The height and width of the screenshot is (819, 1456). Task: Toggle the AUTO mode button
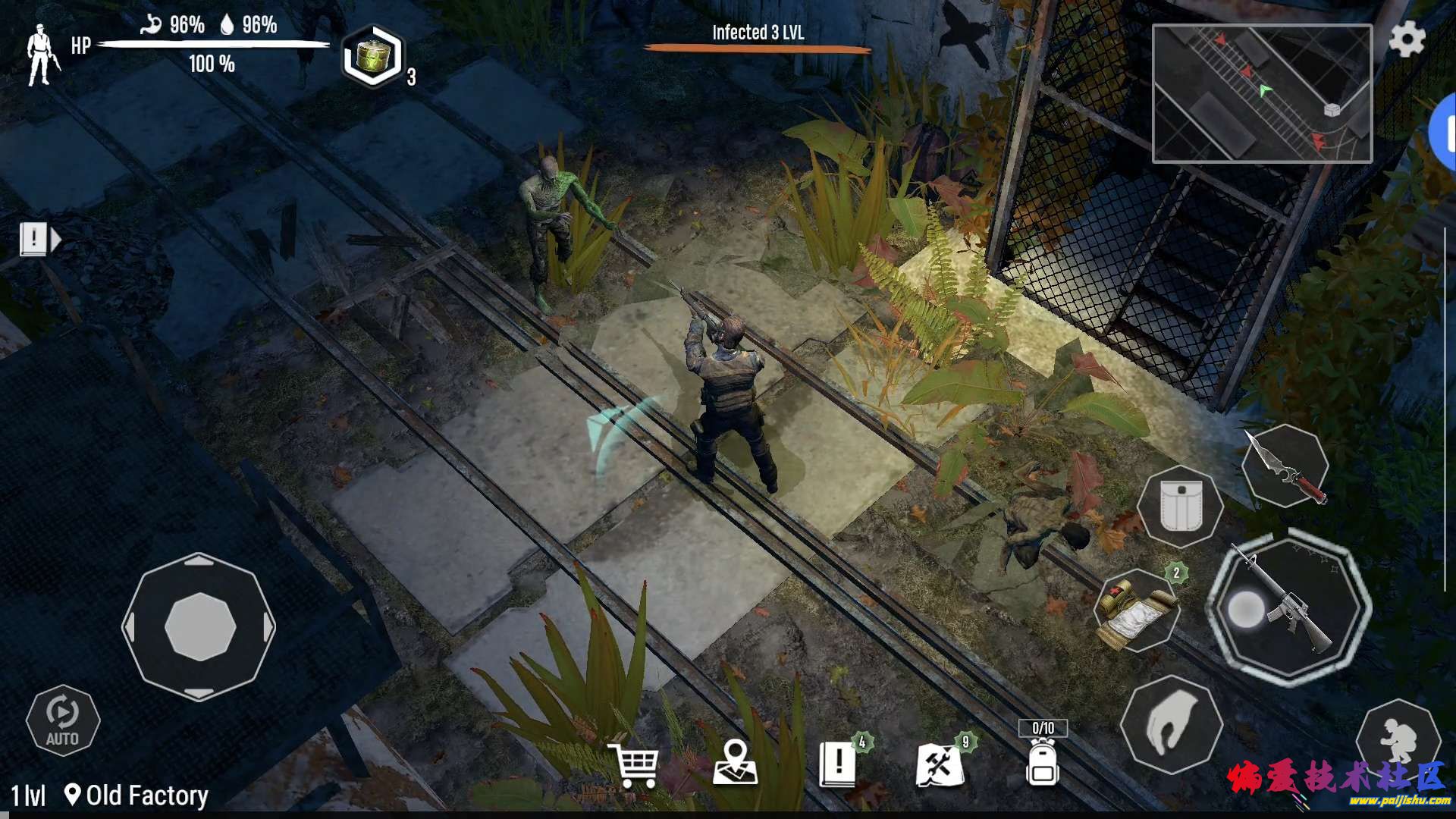(x=62, y=720)
